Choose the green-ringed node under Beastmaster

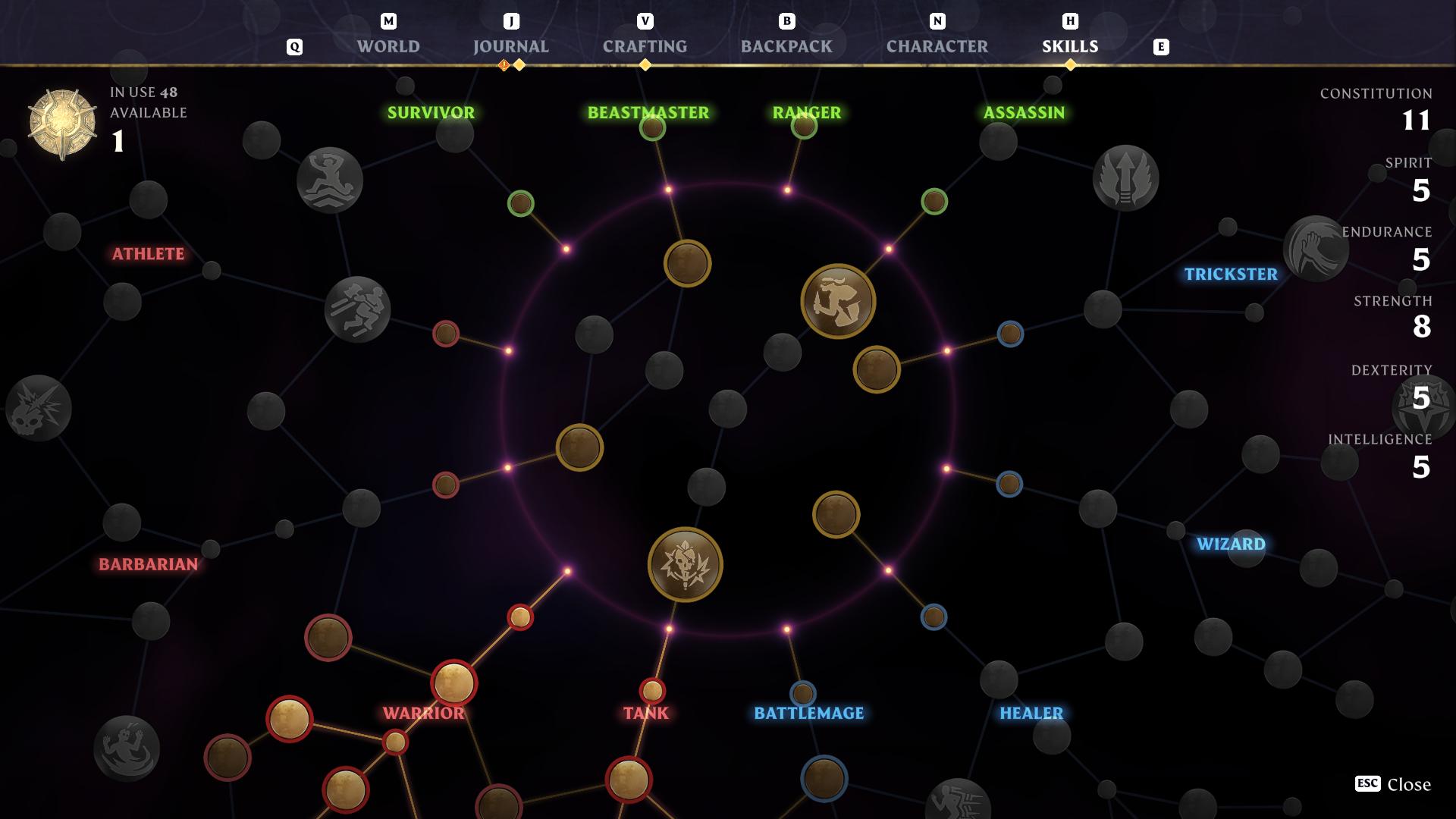pos(652,127)
